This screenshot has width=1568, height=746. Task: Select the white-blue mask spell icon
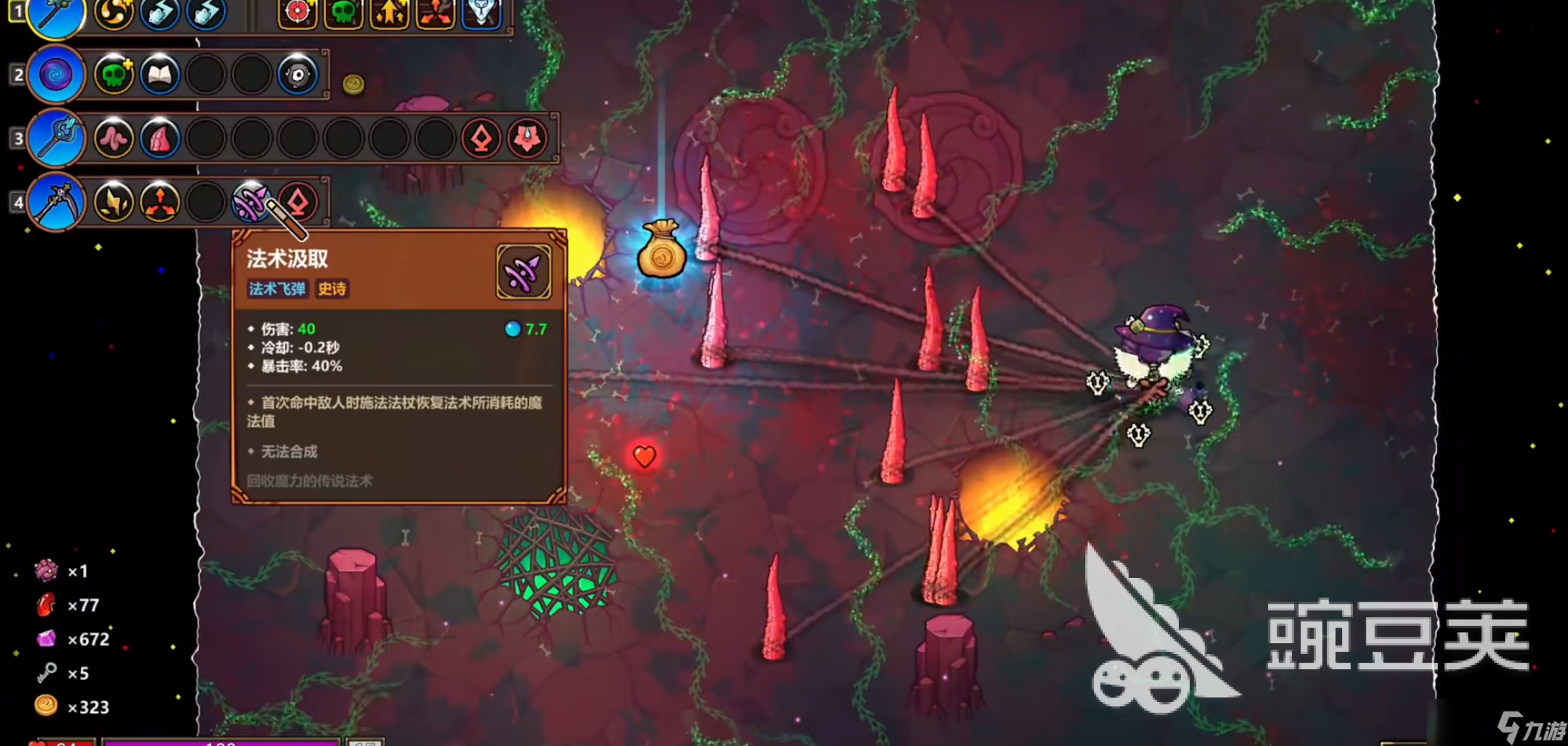pos(481,12)
